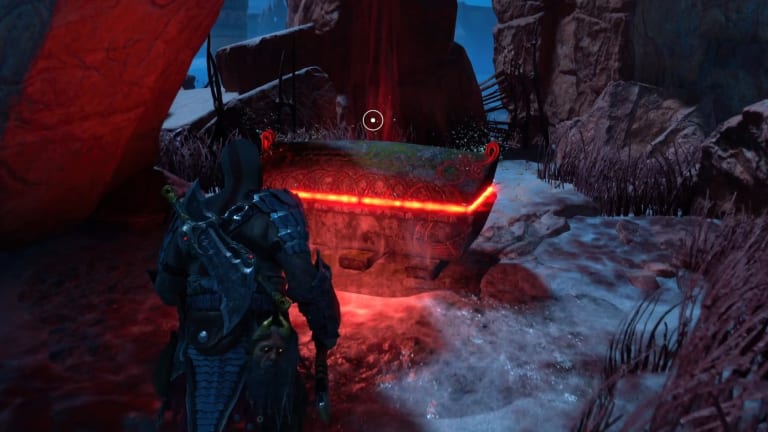This screenshot has height=432, width=768.
Task: Click the circular interaction marker above the chest
Action: (x=373, y=121)
